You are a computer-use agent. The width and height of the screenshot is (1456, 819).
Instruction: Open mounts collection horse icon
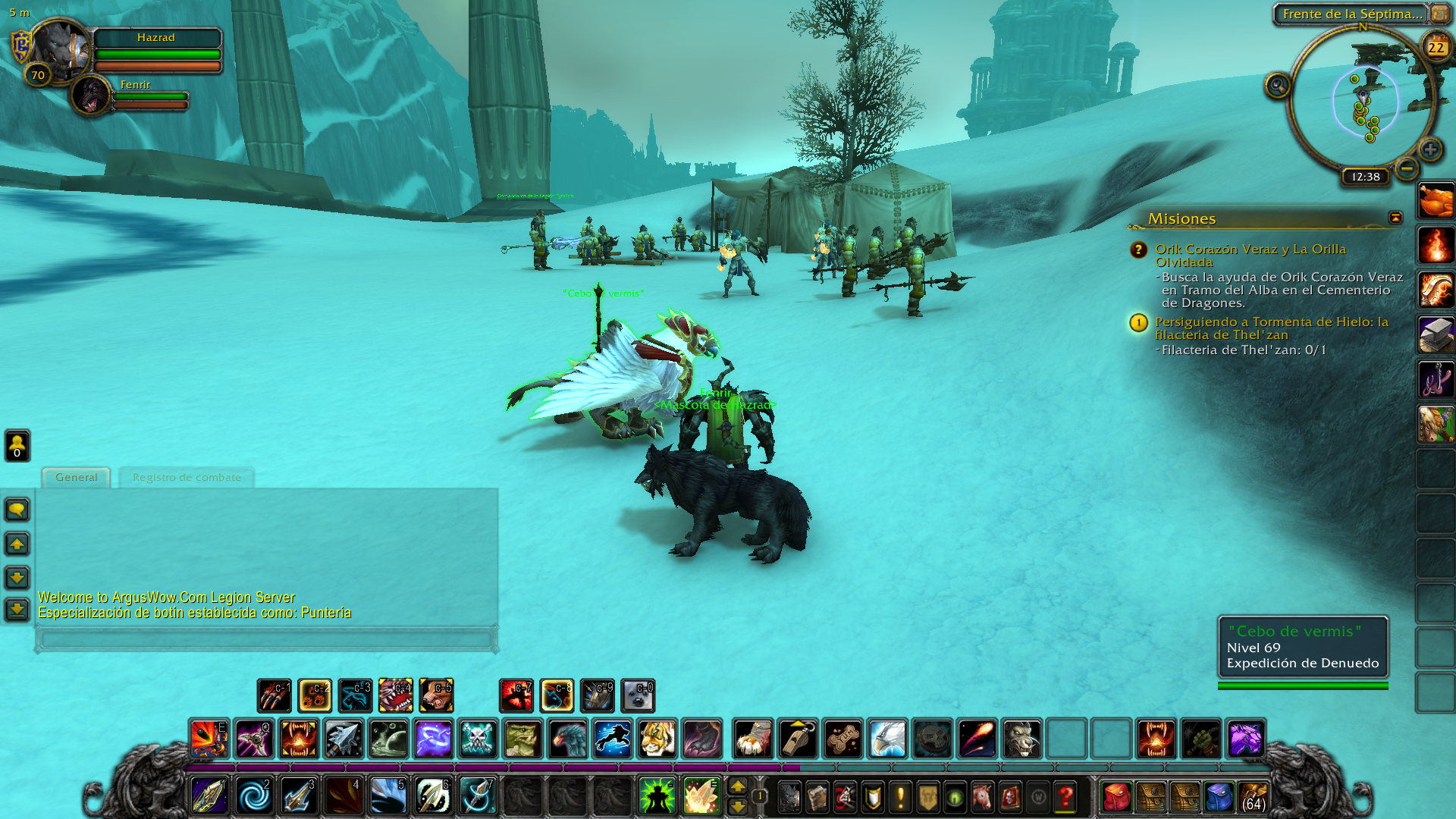(982, 797)
